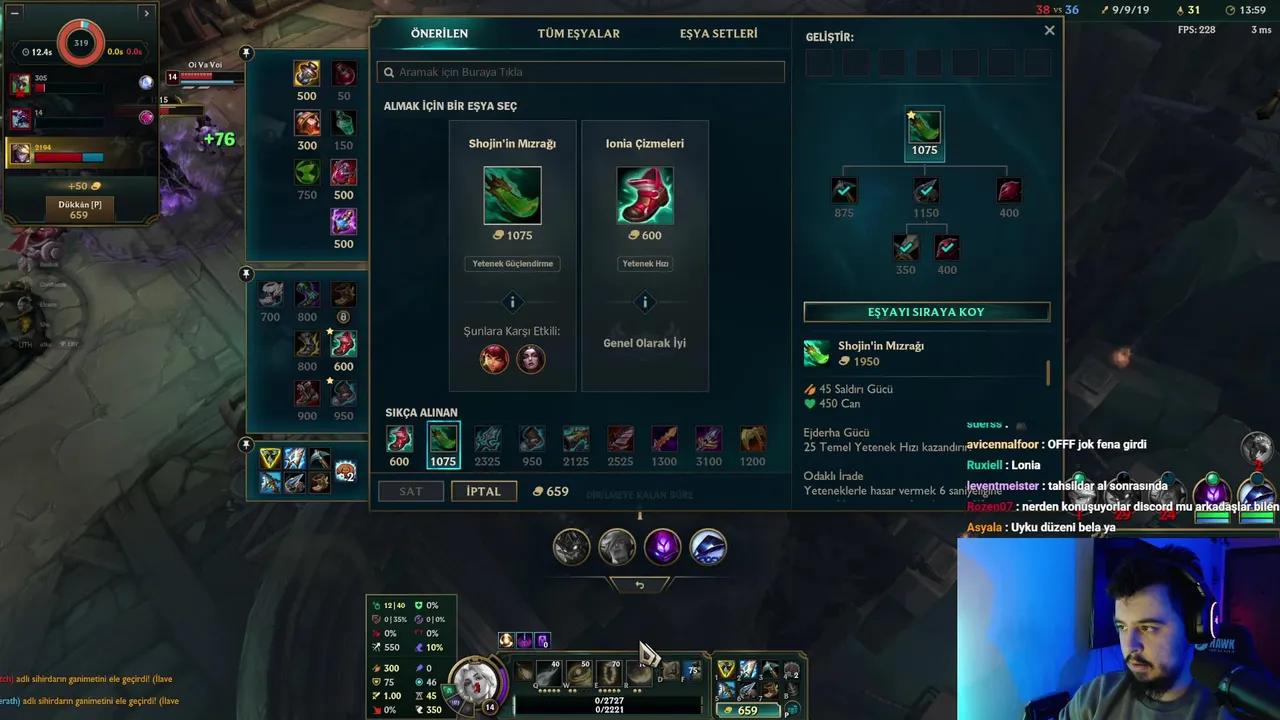This screenshot has width=1280, height=720.
Task: Select the Shojin'in Mızrağı recommended item icon
Action: tap(512, 194)
